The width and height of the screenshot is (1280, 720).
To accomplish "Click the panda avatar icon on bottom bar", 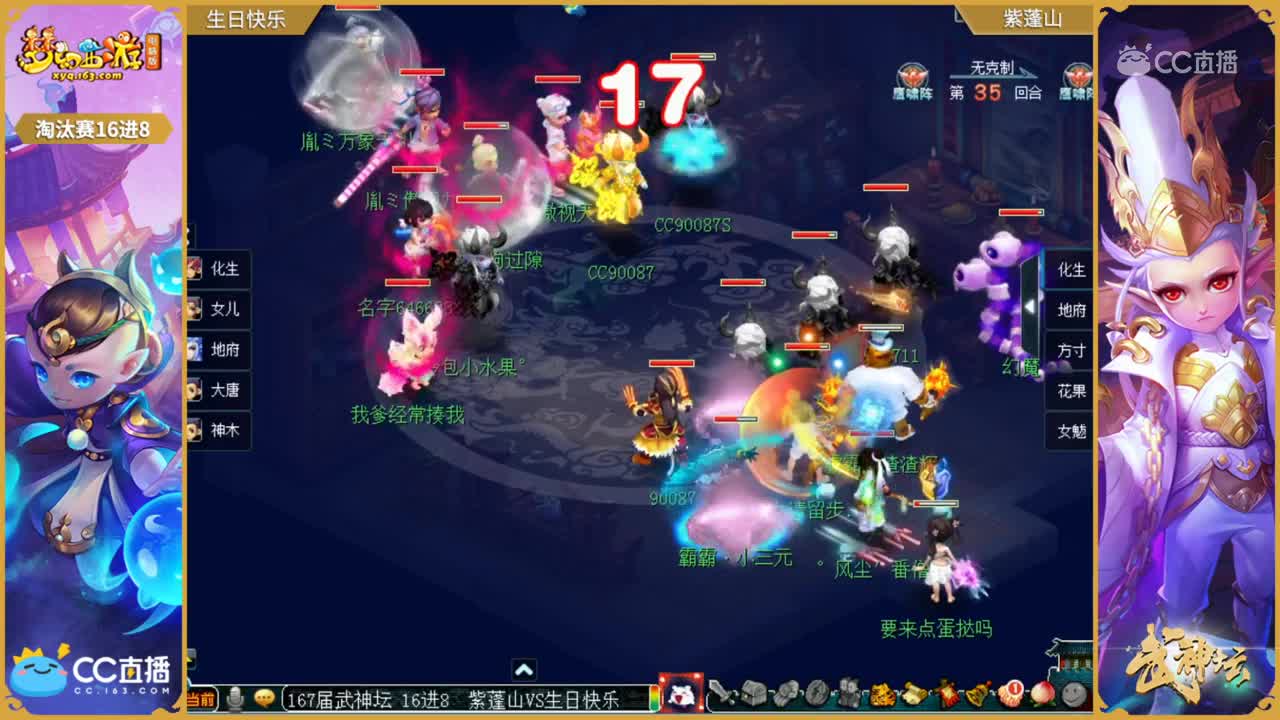I will click(681, 697).
